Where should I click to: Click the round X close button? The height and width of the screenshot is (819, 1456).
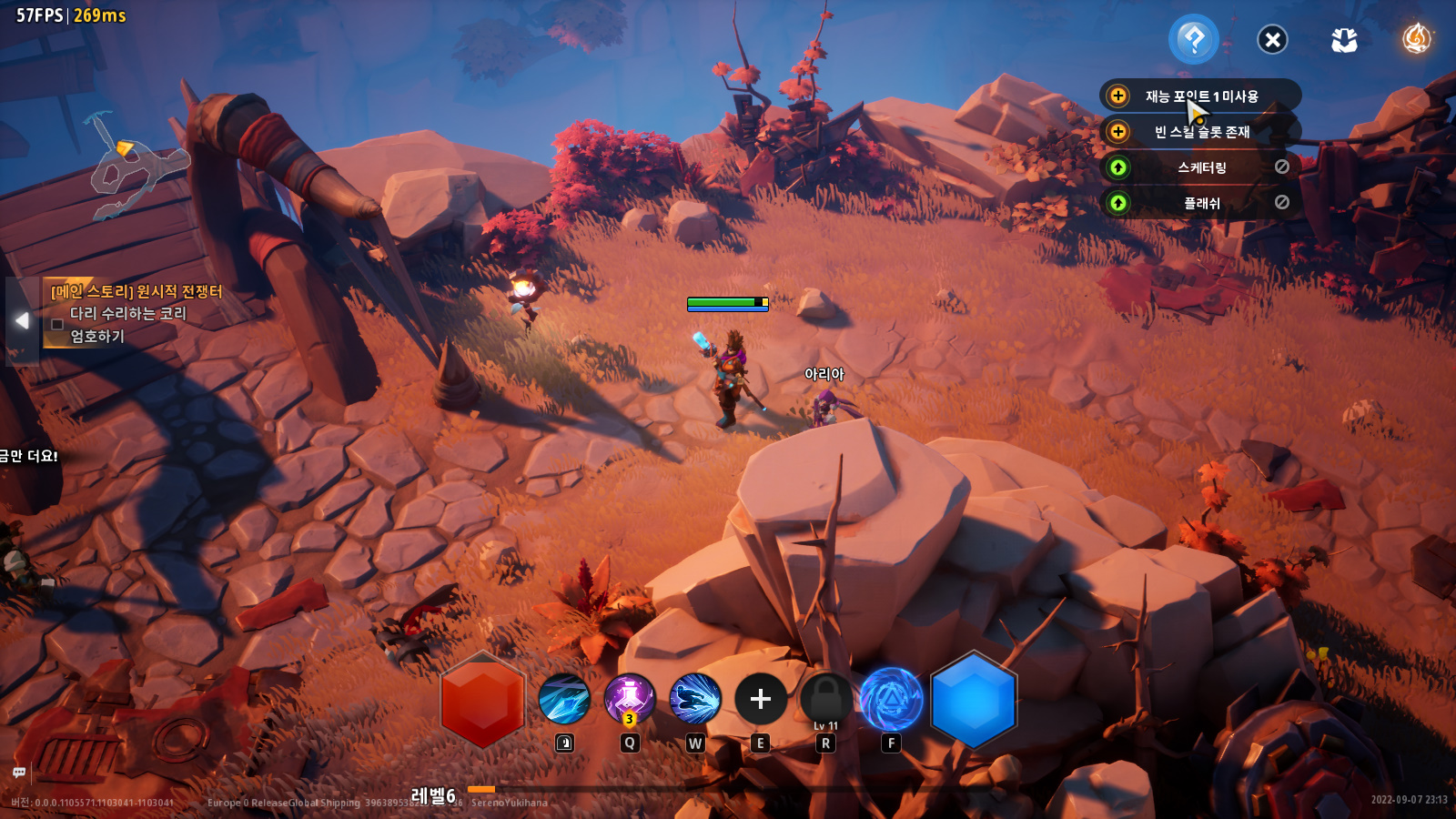pyautogui.click(x=1272, y=40)
